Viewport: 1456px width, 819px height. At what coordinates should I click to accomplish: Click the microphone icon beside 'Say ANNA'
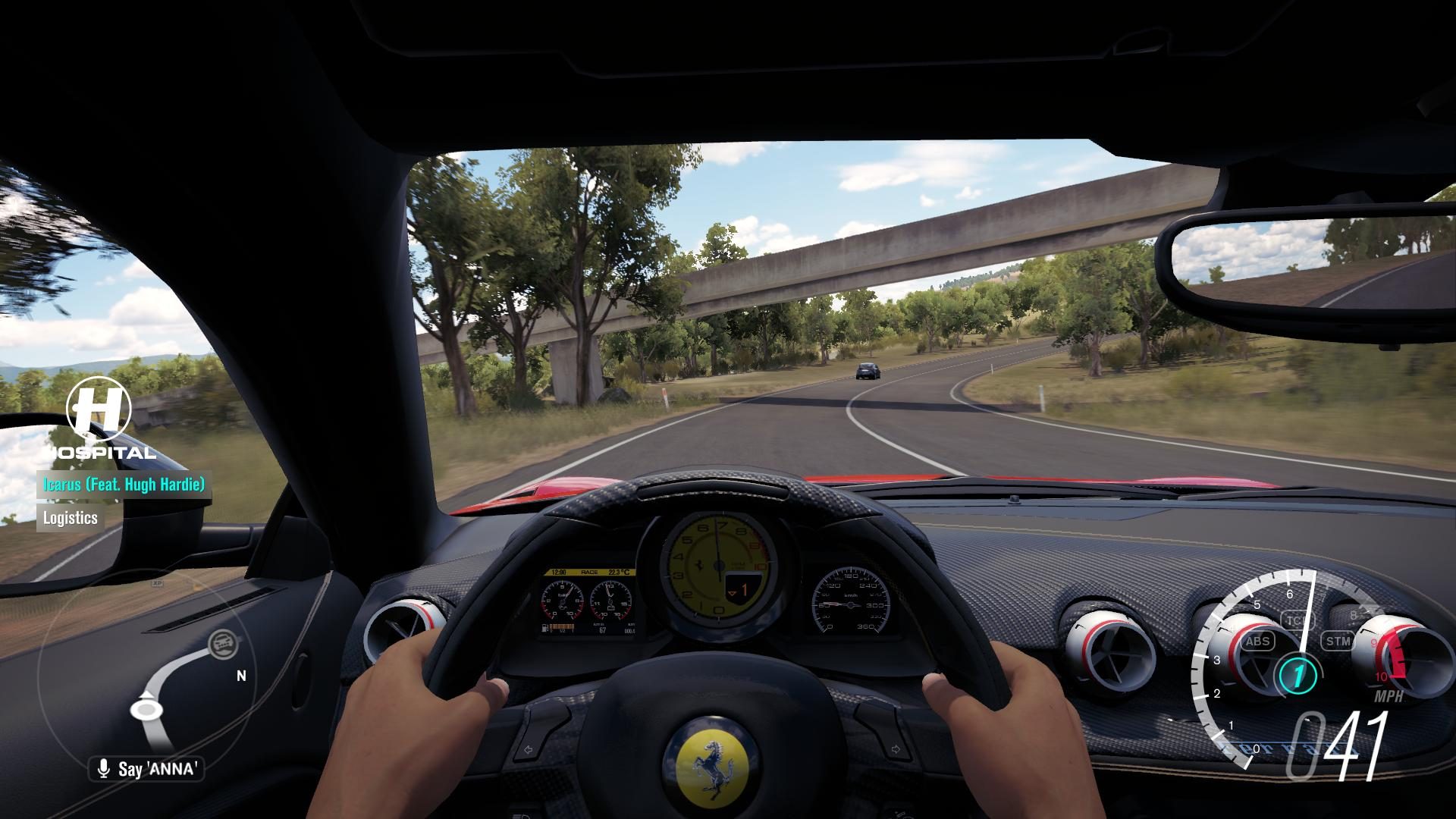[104, 767]
